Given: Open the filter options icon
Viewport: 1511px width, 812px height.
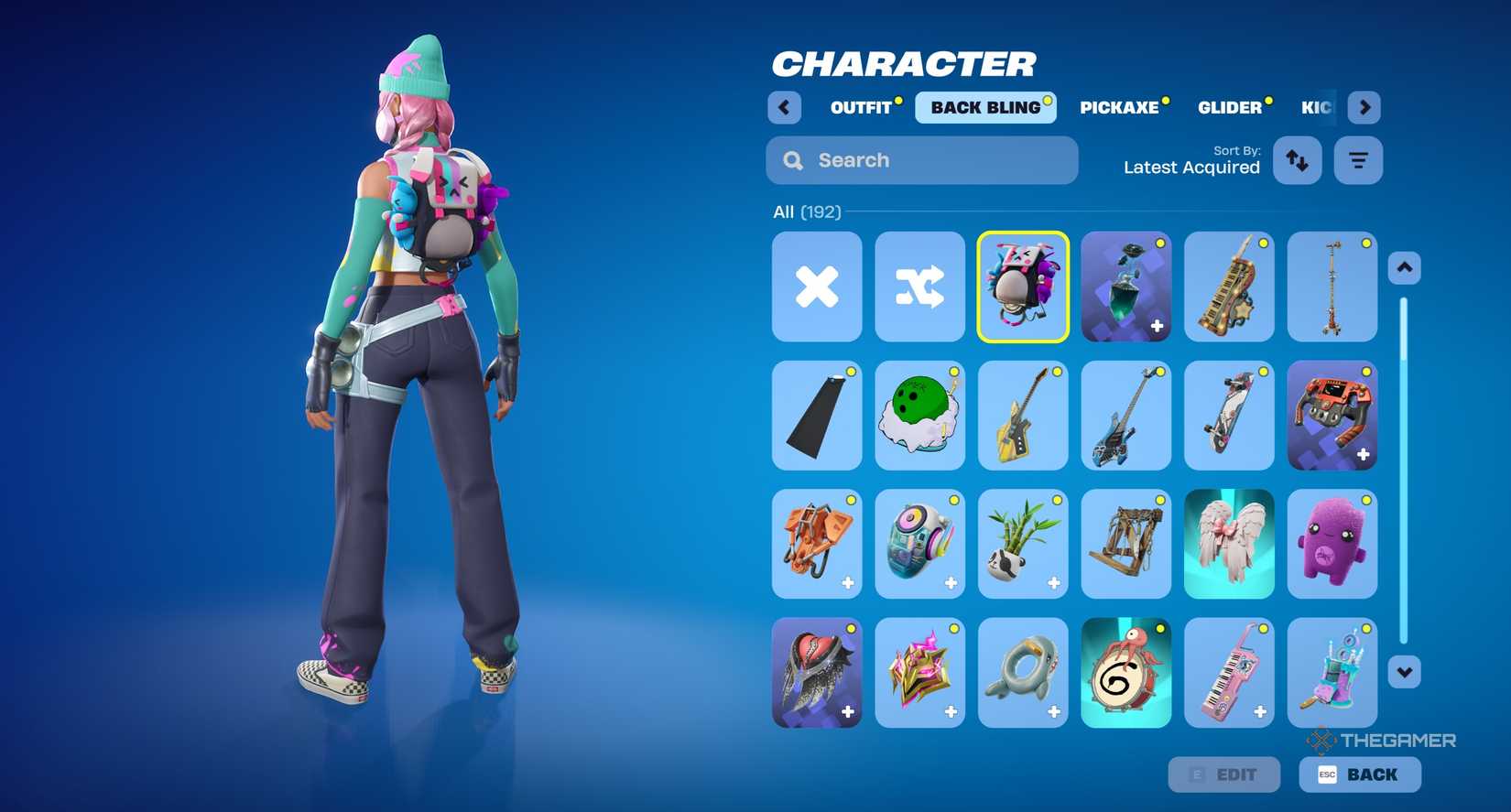Looking at the screenshot, I should pos(1358,160).
